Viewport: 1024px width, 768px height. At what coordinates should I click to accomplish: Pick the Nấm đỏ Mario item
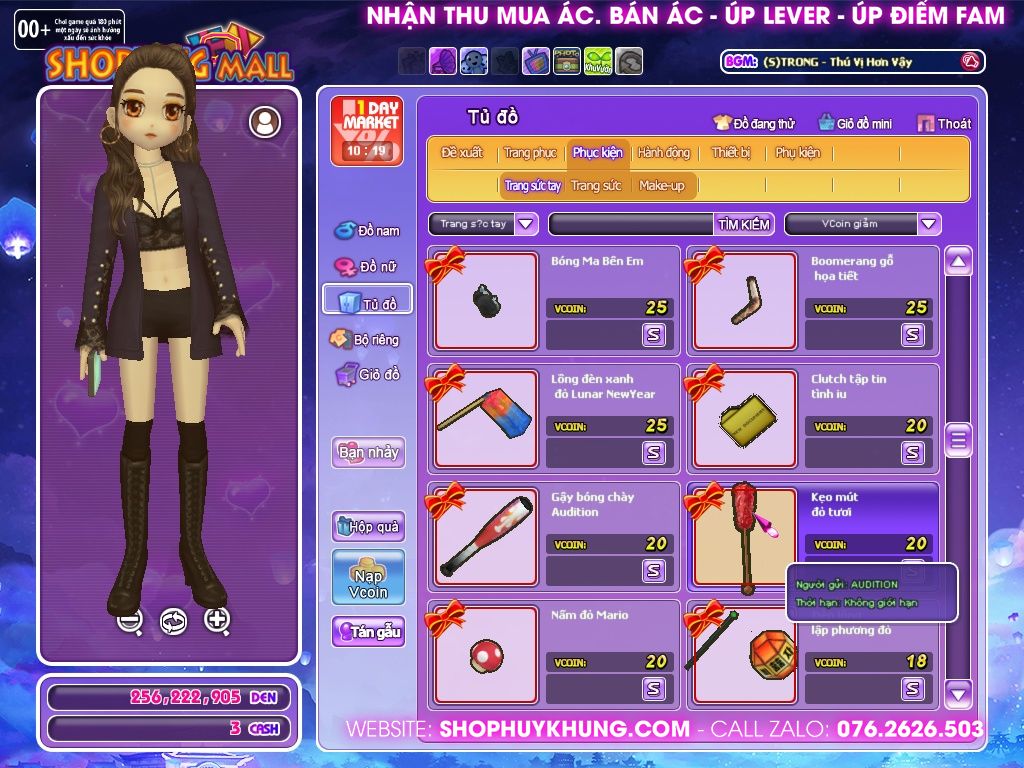(x=486, y=655)
